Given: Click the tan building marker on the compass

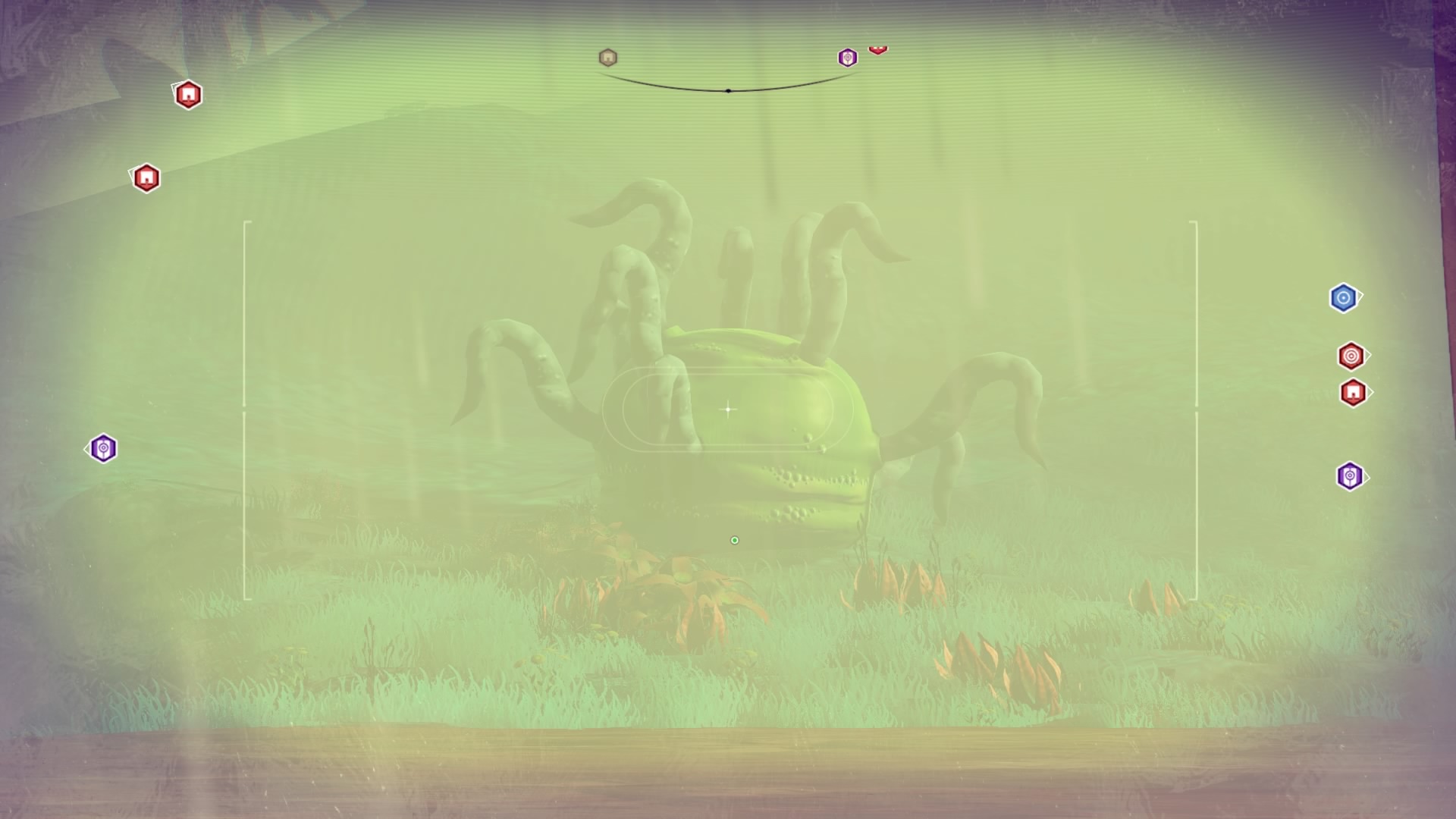Looking at the screenshot, I should pyautogui.click(x=607, y=58).
